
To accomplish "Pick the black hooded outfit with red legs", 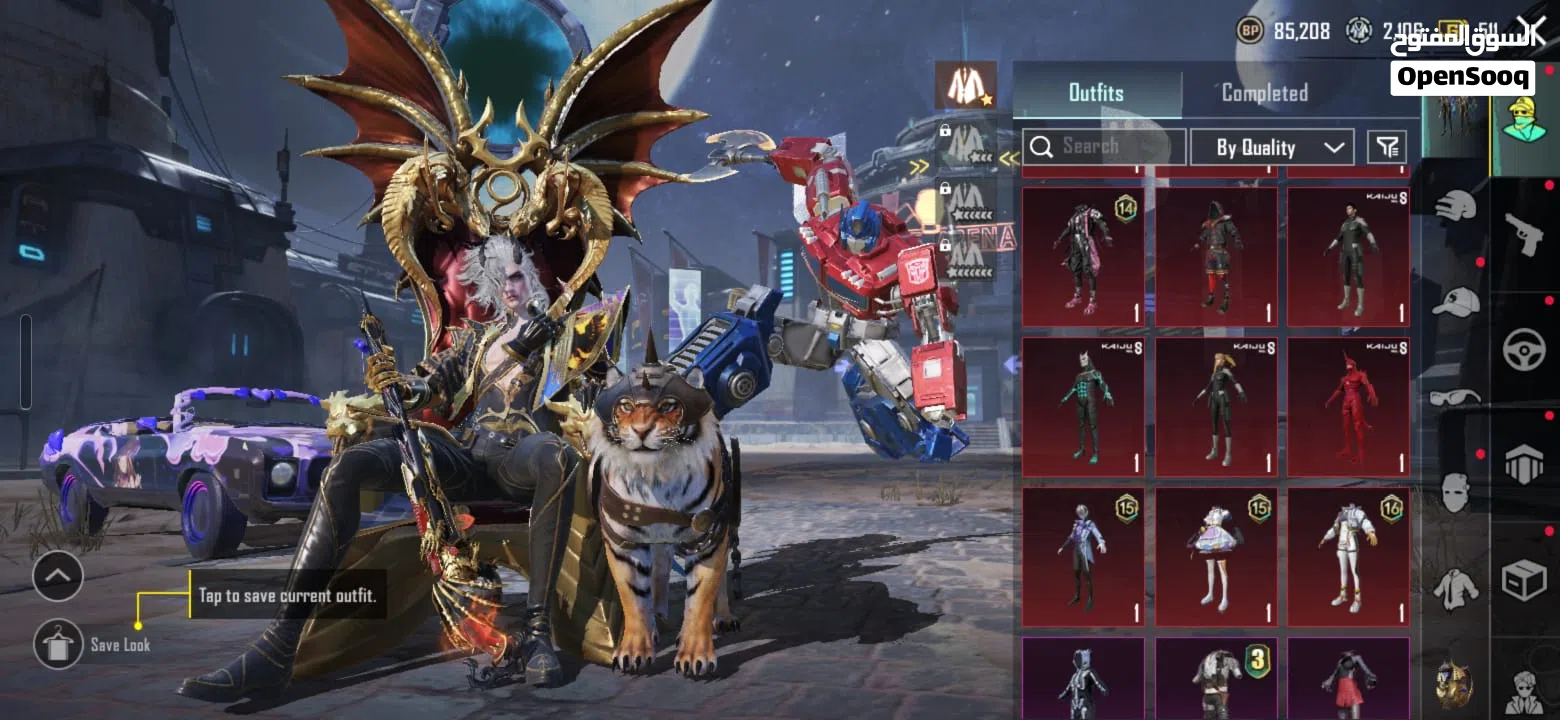I will (1216, 257).
